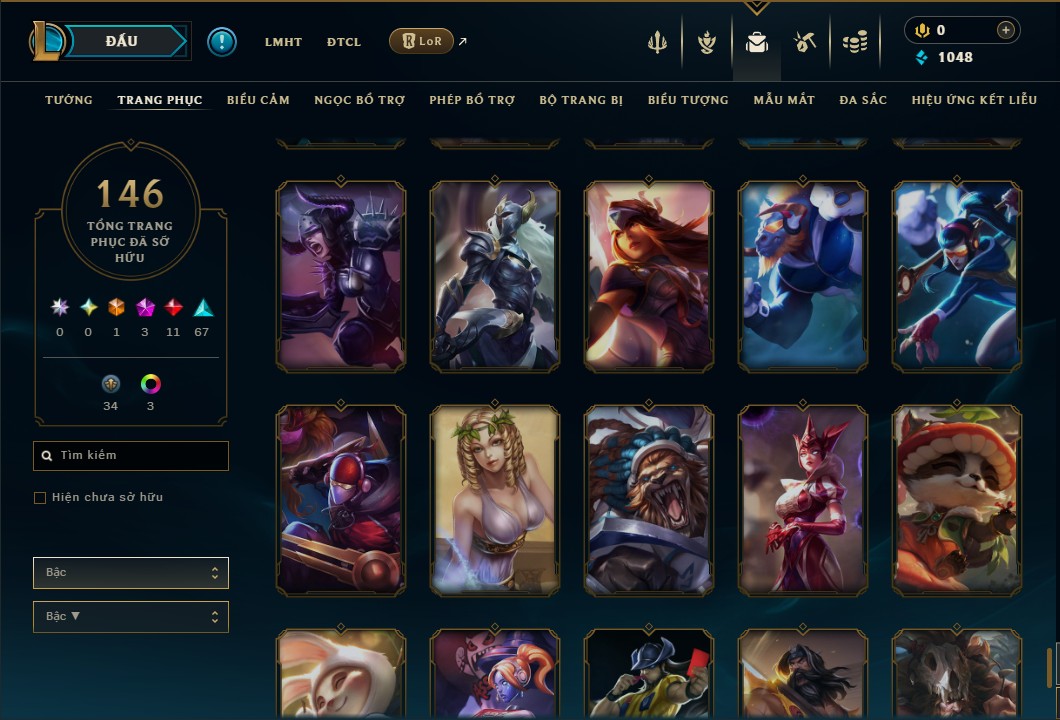1060x720 pixels.
Task: Click the Tìm kiếm search field
Action: [131, 456]
